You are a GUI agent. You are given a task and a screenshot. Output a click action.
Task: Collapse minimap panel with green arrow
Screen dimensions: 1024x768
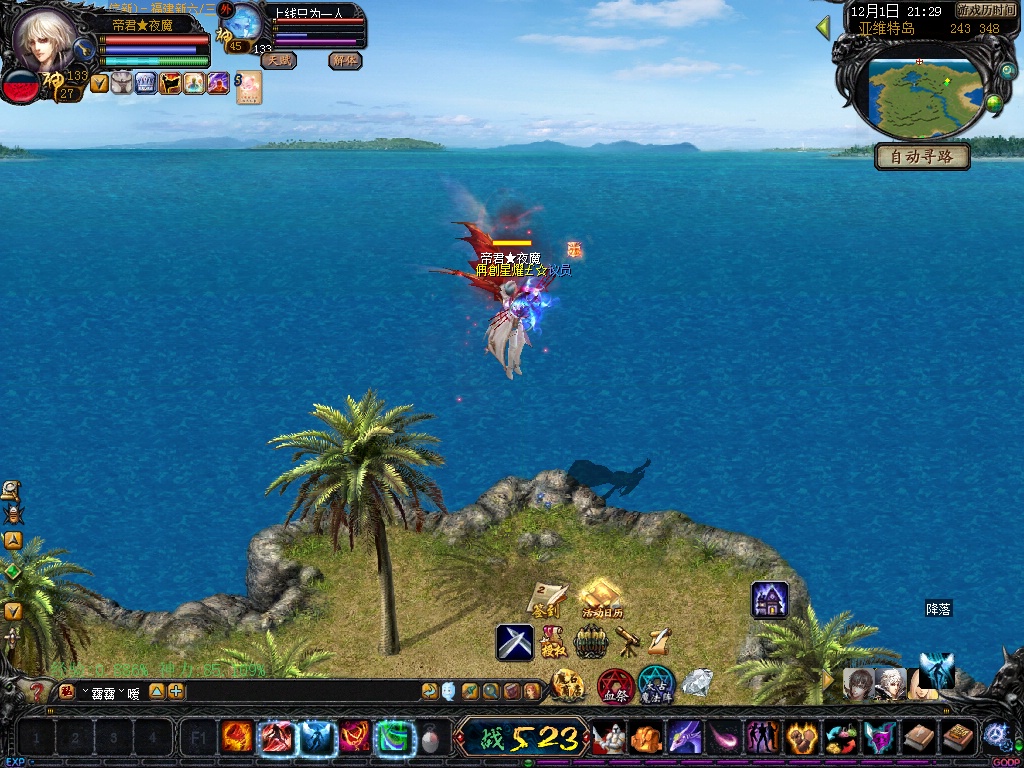tap(824, 27)
